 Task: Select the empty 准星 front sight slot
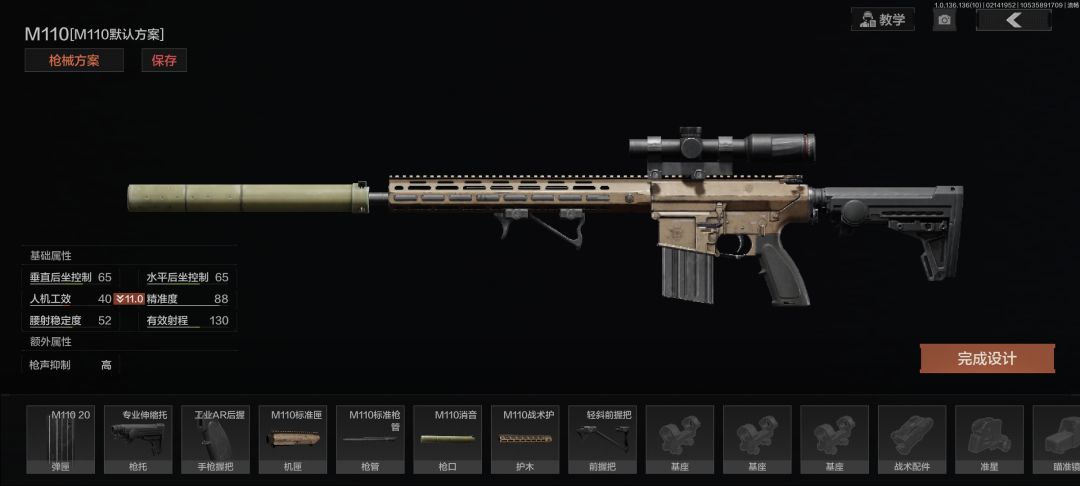tap(989, 440)
